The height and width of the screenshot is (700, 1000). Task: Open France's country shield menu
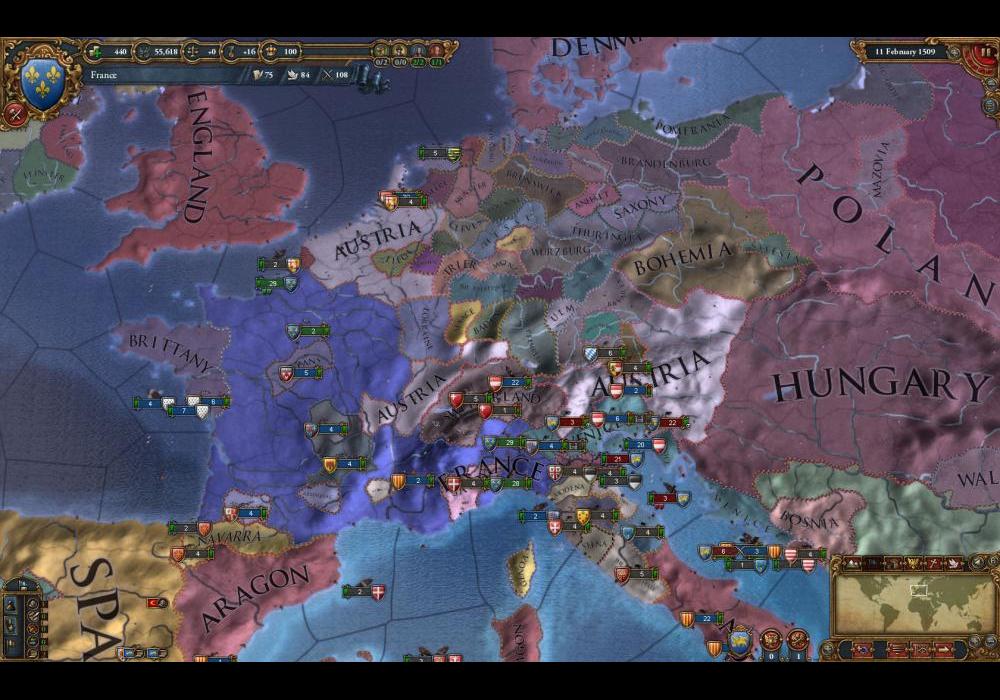coord(41,83)
